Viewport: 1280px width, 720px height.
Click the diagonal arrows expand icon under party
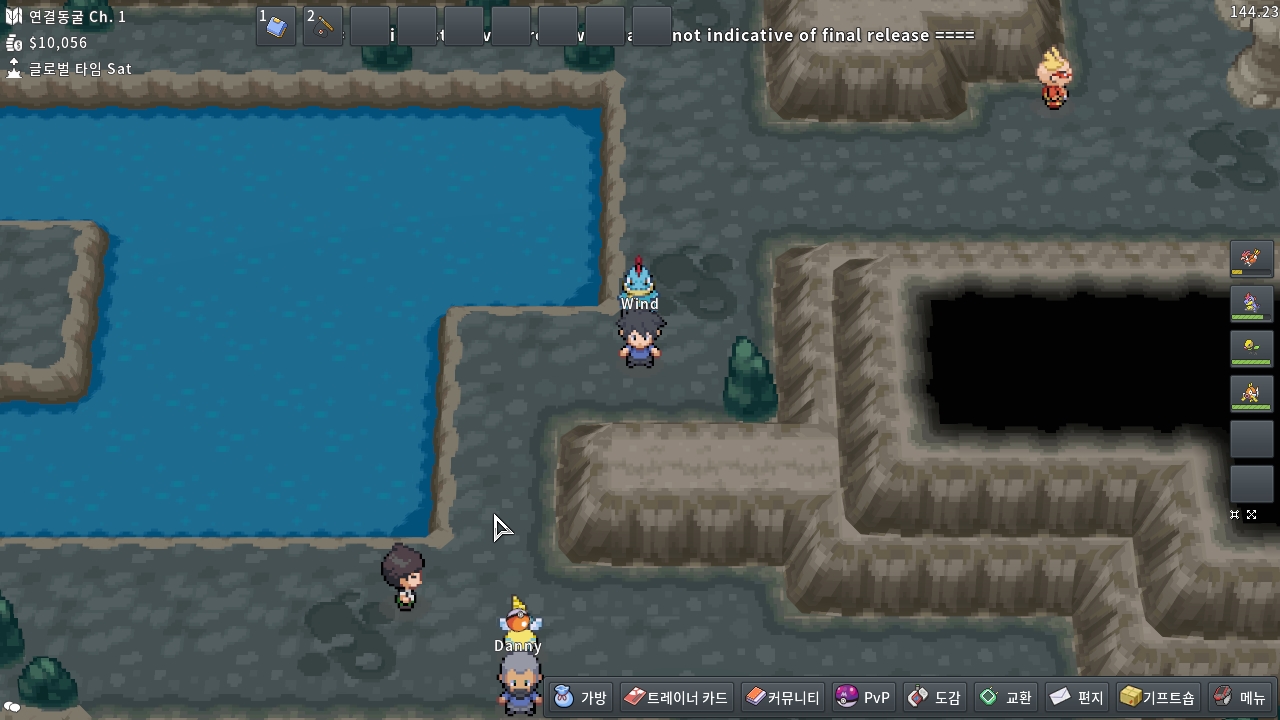click(x=1251, y=515)
